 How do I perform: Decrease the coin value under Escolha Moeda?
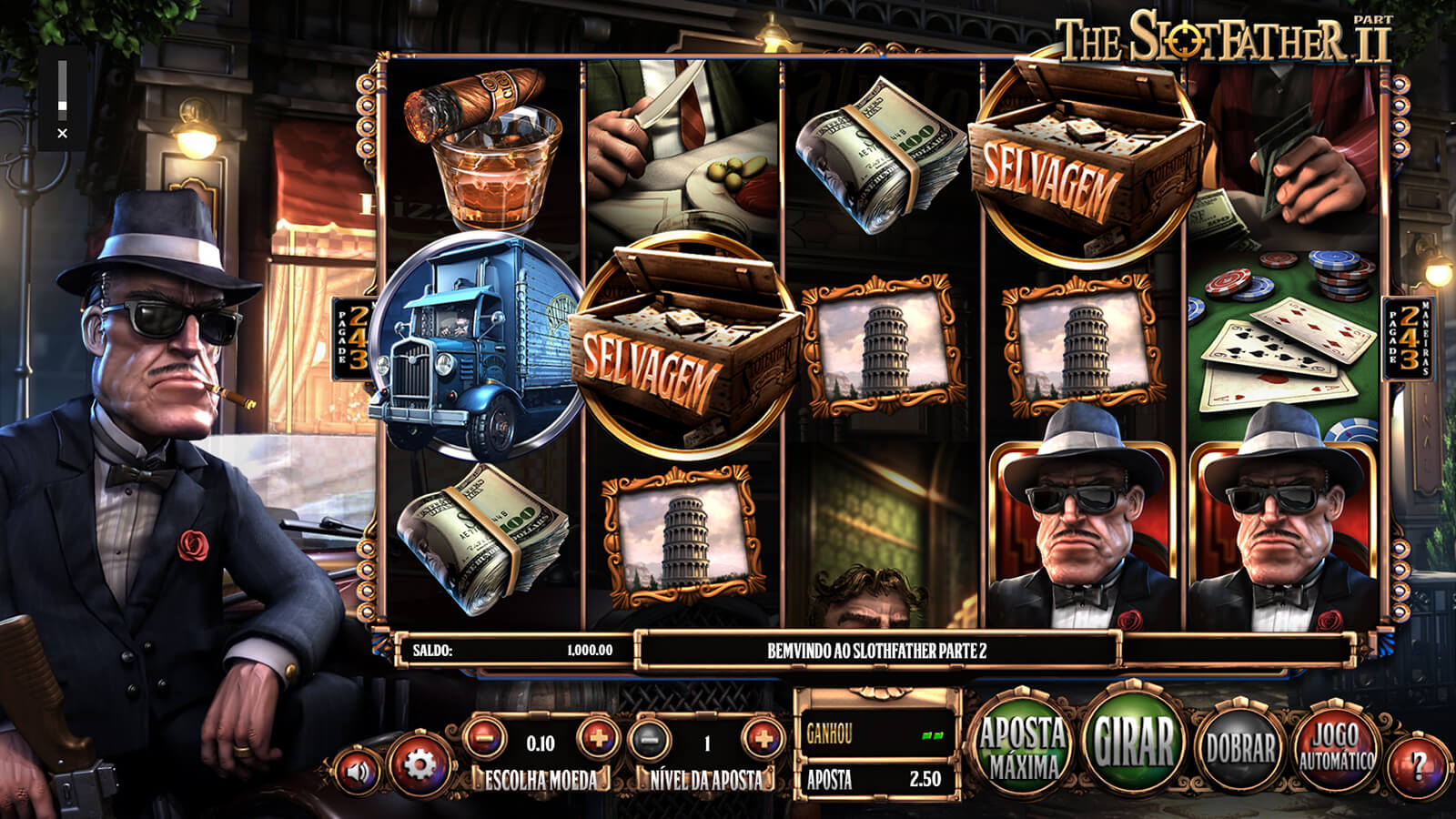[485, 738]
